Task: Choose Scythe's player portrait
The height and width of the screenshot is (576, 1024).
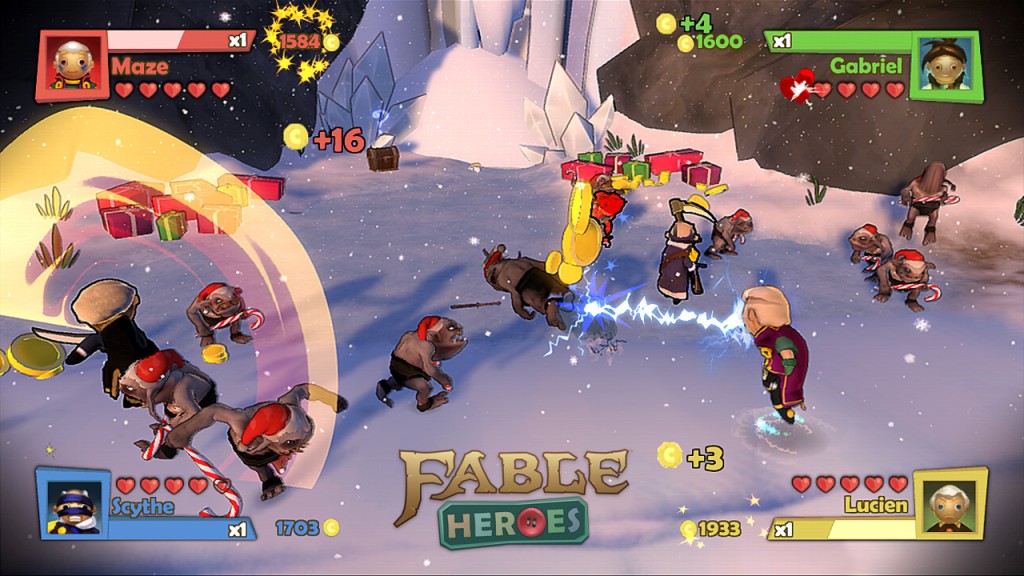Action: click(x=72, y=504)
